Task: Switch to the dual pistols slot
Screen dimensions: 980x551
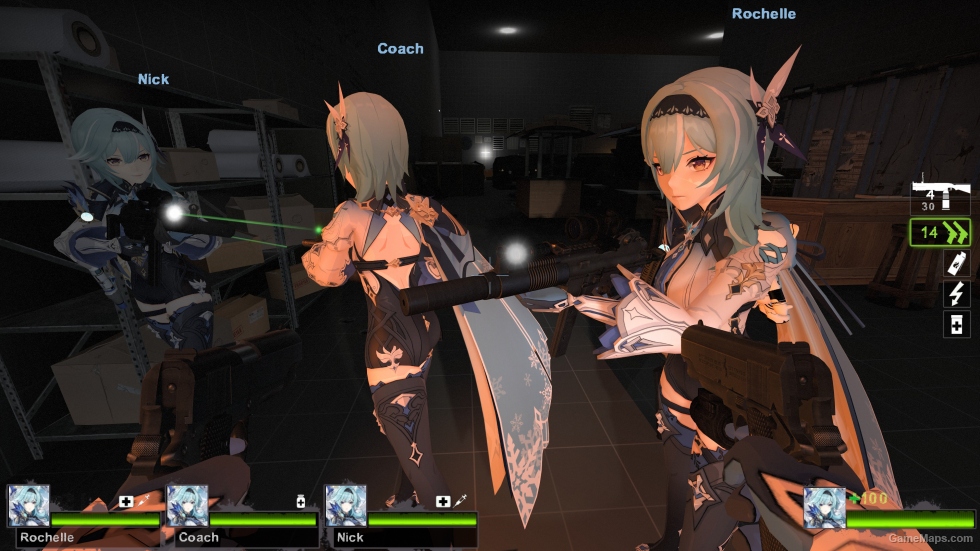Action: [940, 234]
